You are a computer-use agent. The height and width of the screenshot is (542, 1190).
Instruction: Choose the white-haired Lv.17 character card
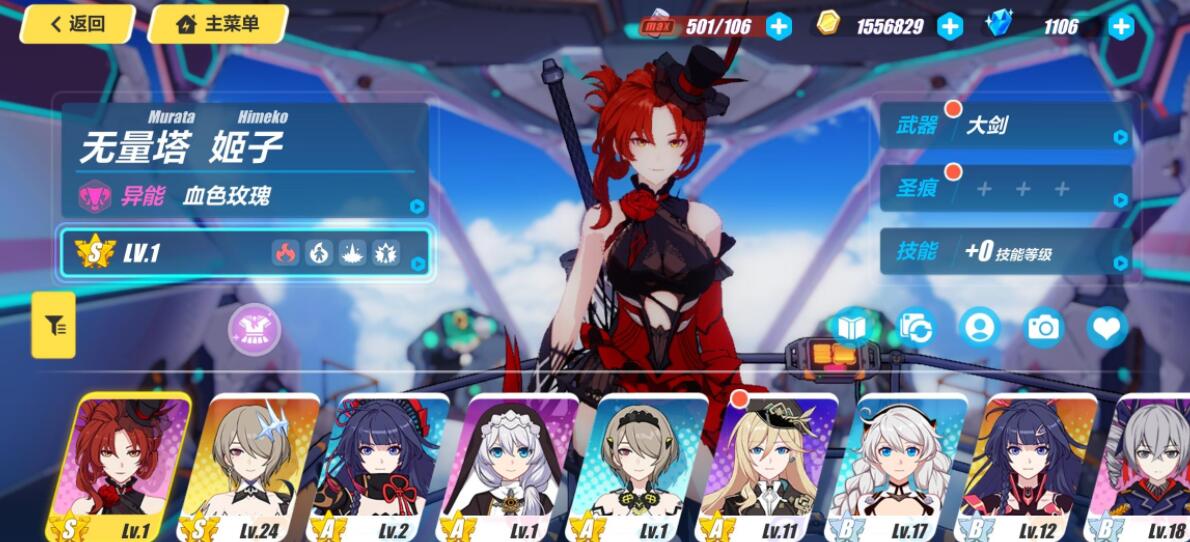[898, 467]
